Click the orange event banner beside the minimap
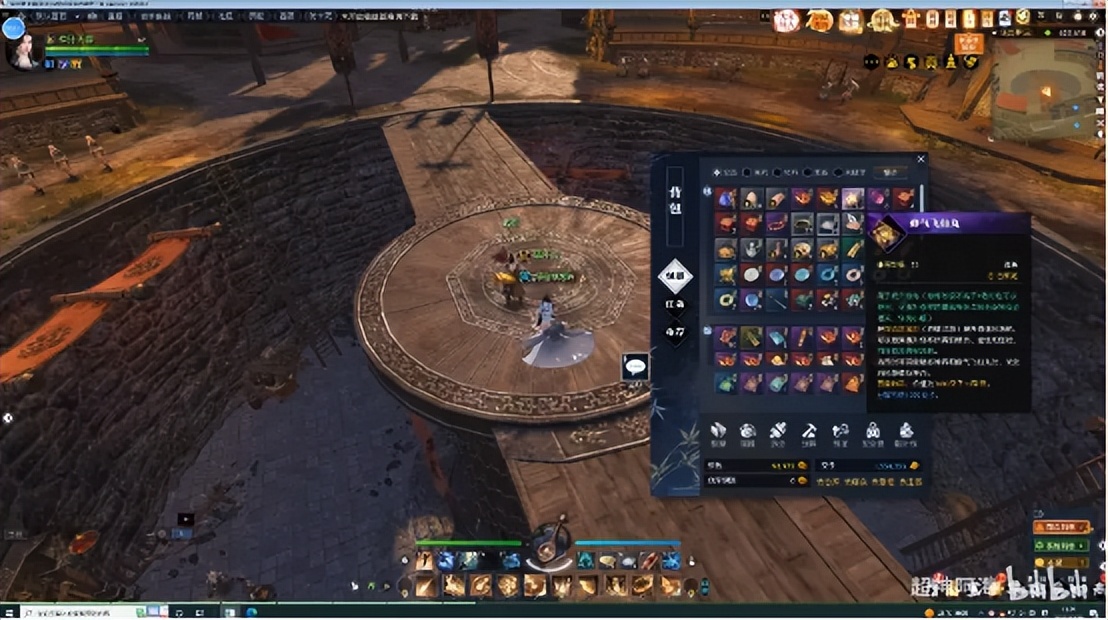The width and height of the screenshot is (1108, 620). pyautogui.click(x=967, y=43)
